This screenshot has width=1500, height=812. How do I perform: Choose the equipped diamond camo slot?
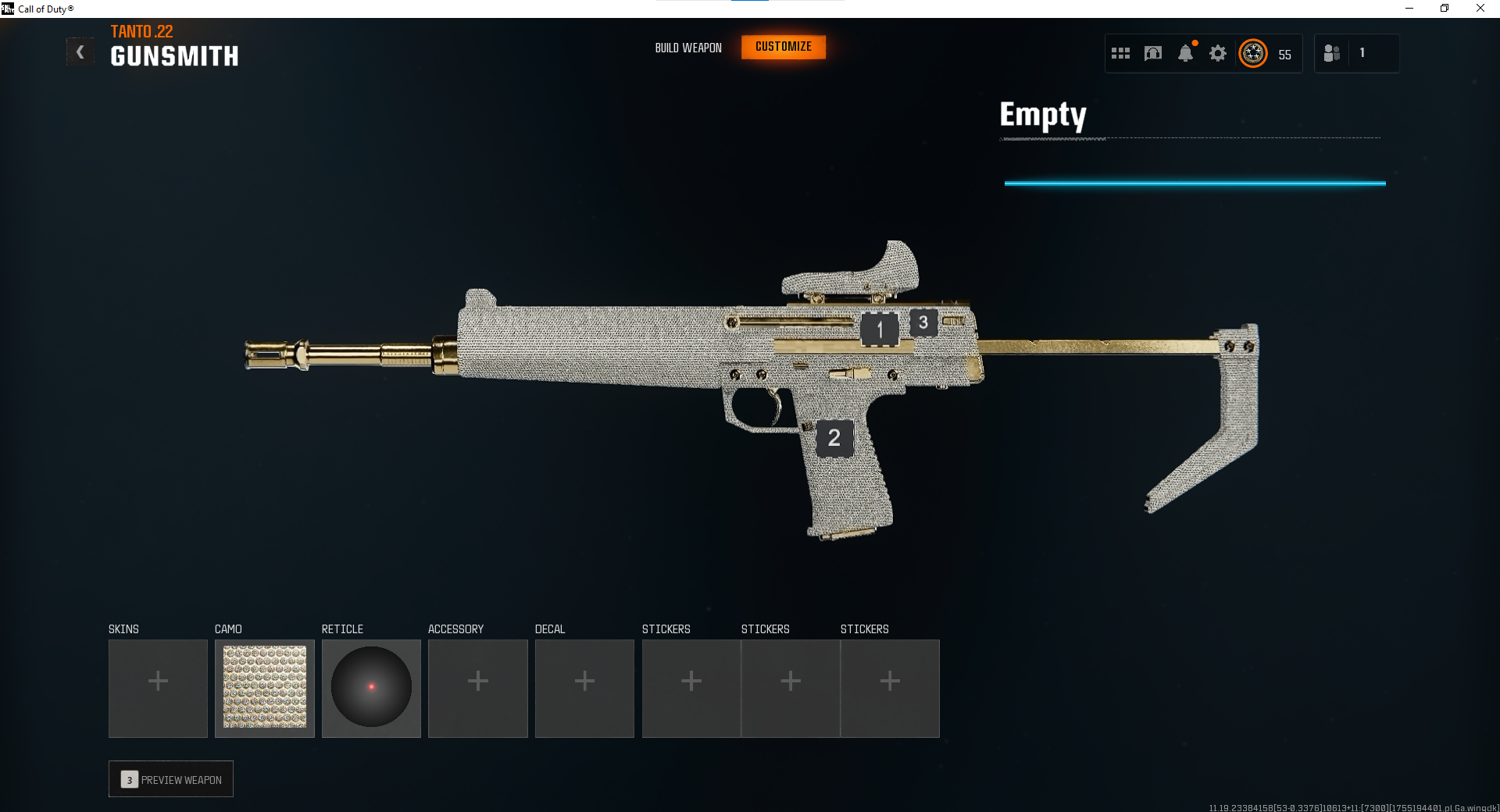click(x=265, y=689)
